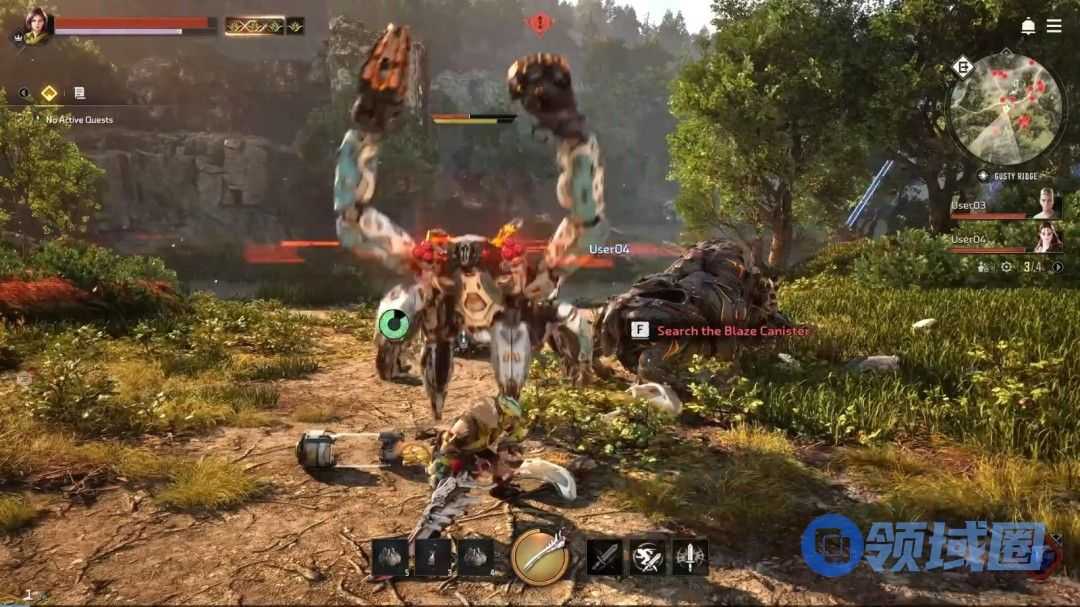Click the red alert diamond icon
The image size is (1080, 607).
pyautogui.click(x=540, y=22)
